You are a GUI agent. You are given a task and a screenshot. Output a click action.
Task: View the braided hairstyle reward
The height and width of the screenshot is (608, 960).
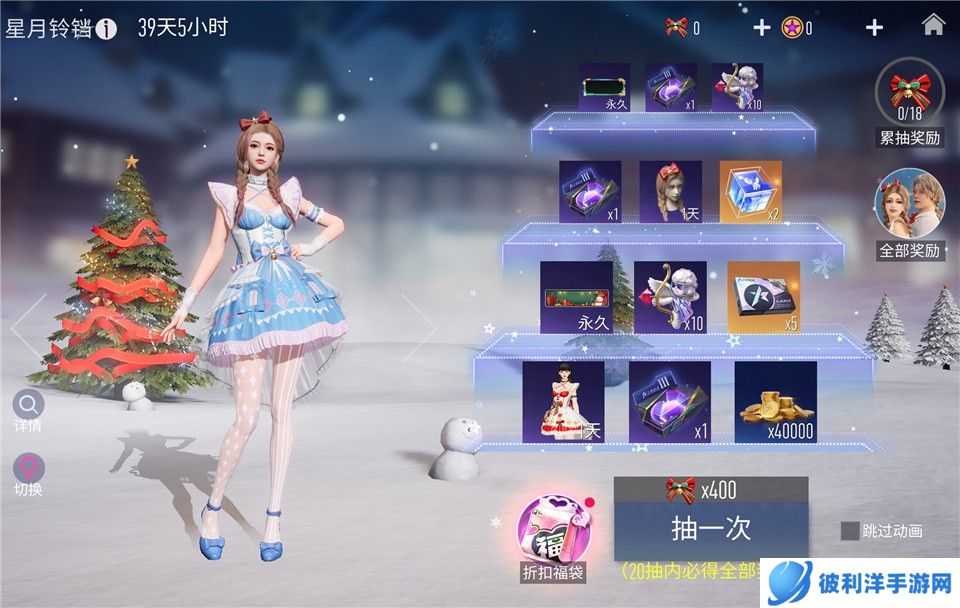671,193
